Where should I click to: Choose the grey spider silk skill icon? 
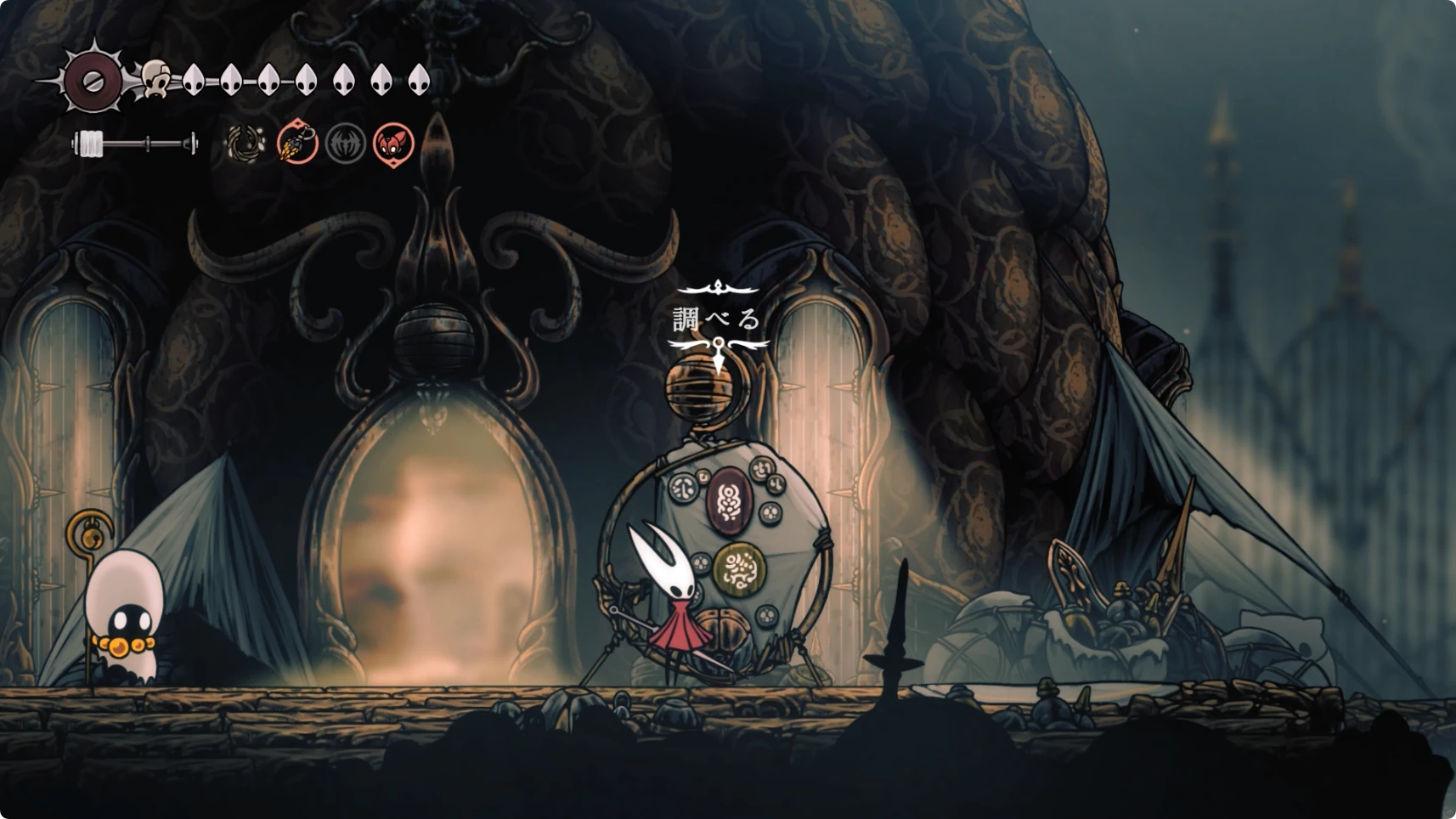pyautogui.click(x=346, y=144)
